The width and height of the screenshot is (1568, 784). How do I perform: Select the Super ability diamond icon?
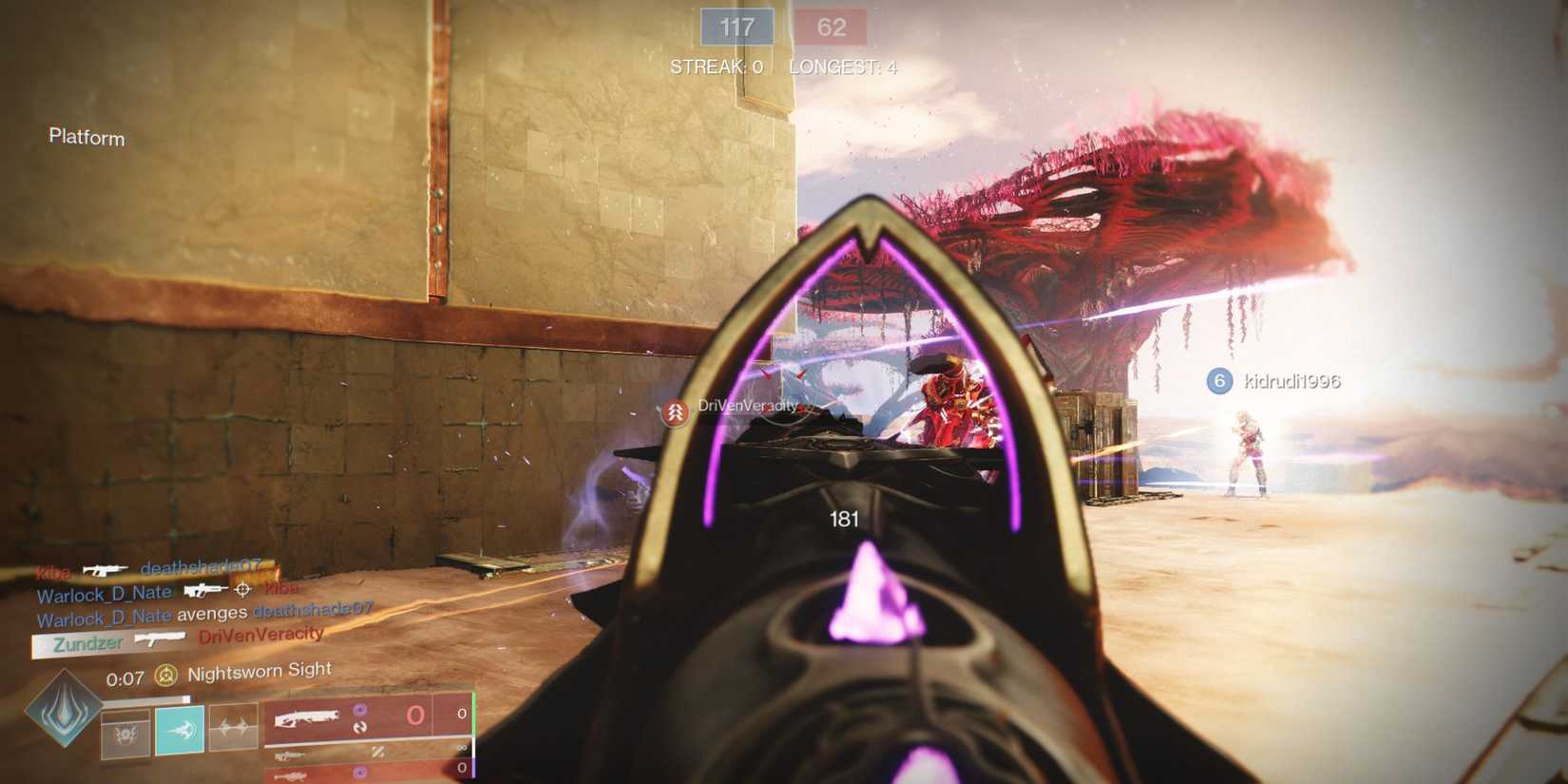[x=63, y=709]
